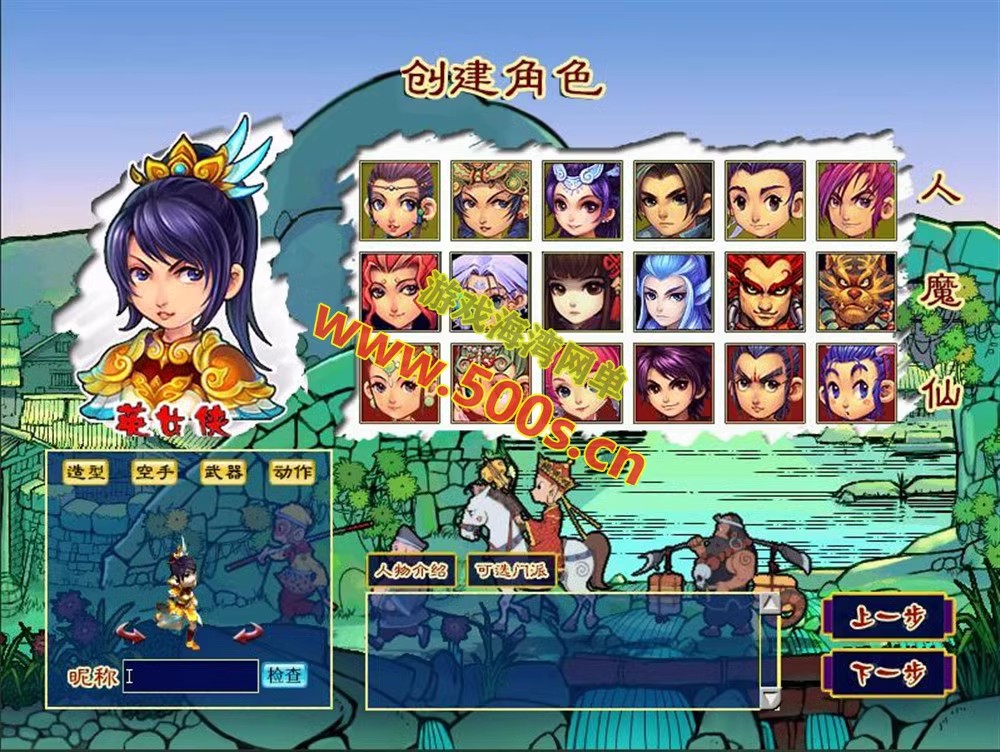Pick the red-maned demon portrait
The width and height of the screenshot is (1000, 752).
(x=764, y=291)
